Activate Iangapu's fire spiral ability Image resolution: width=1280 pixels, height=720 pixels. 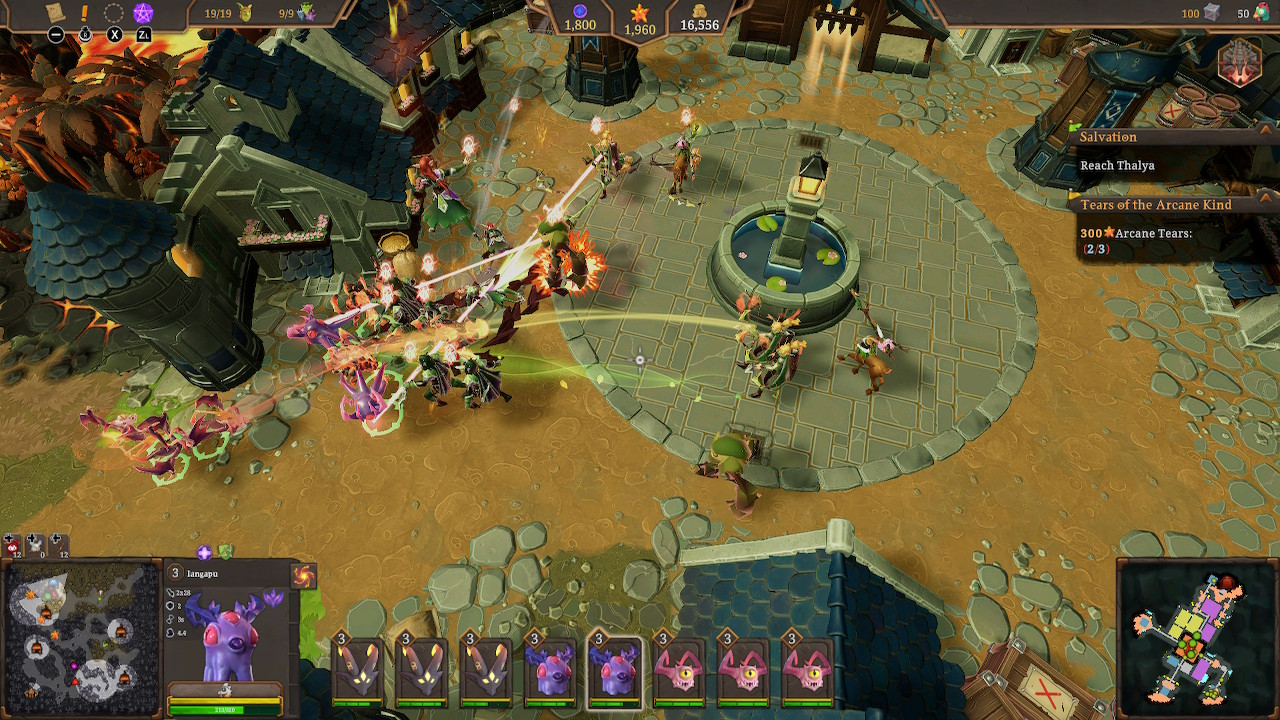pos(302,574)
